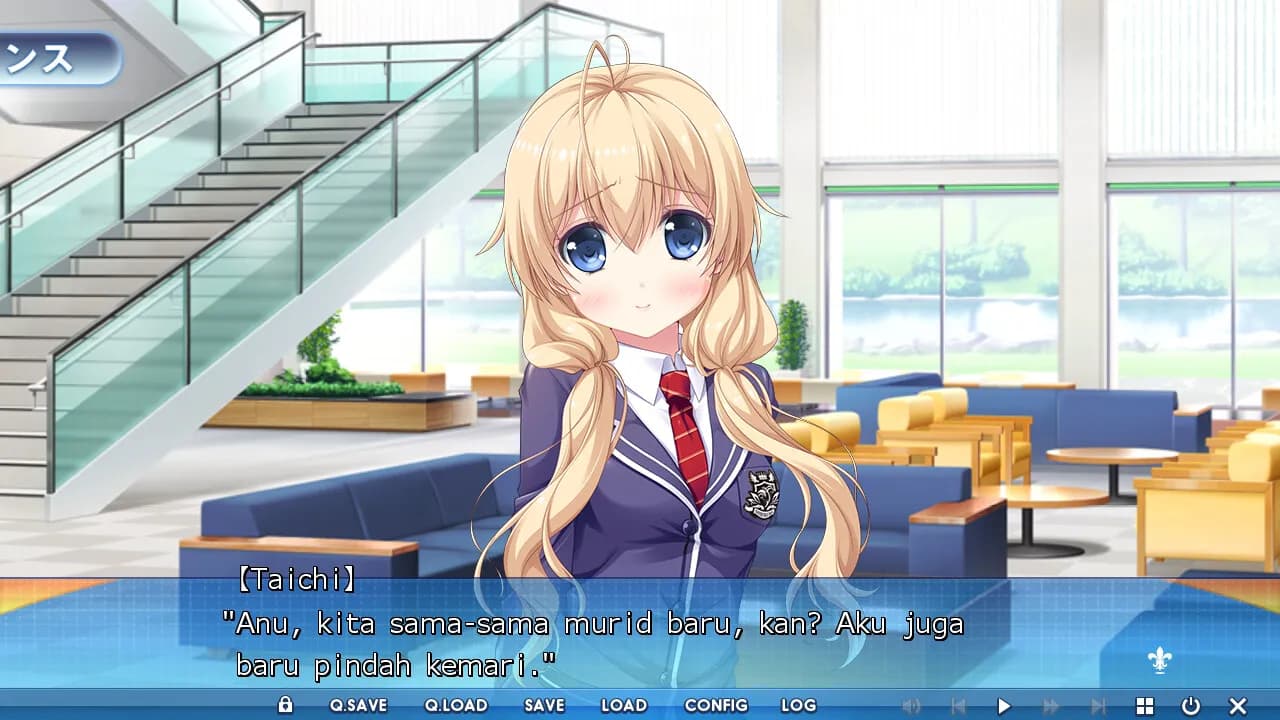Enable auto-play mode with the play triangle
1280x720 pixels.
tap(1003, 706)
